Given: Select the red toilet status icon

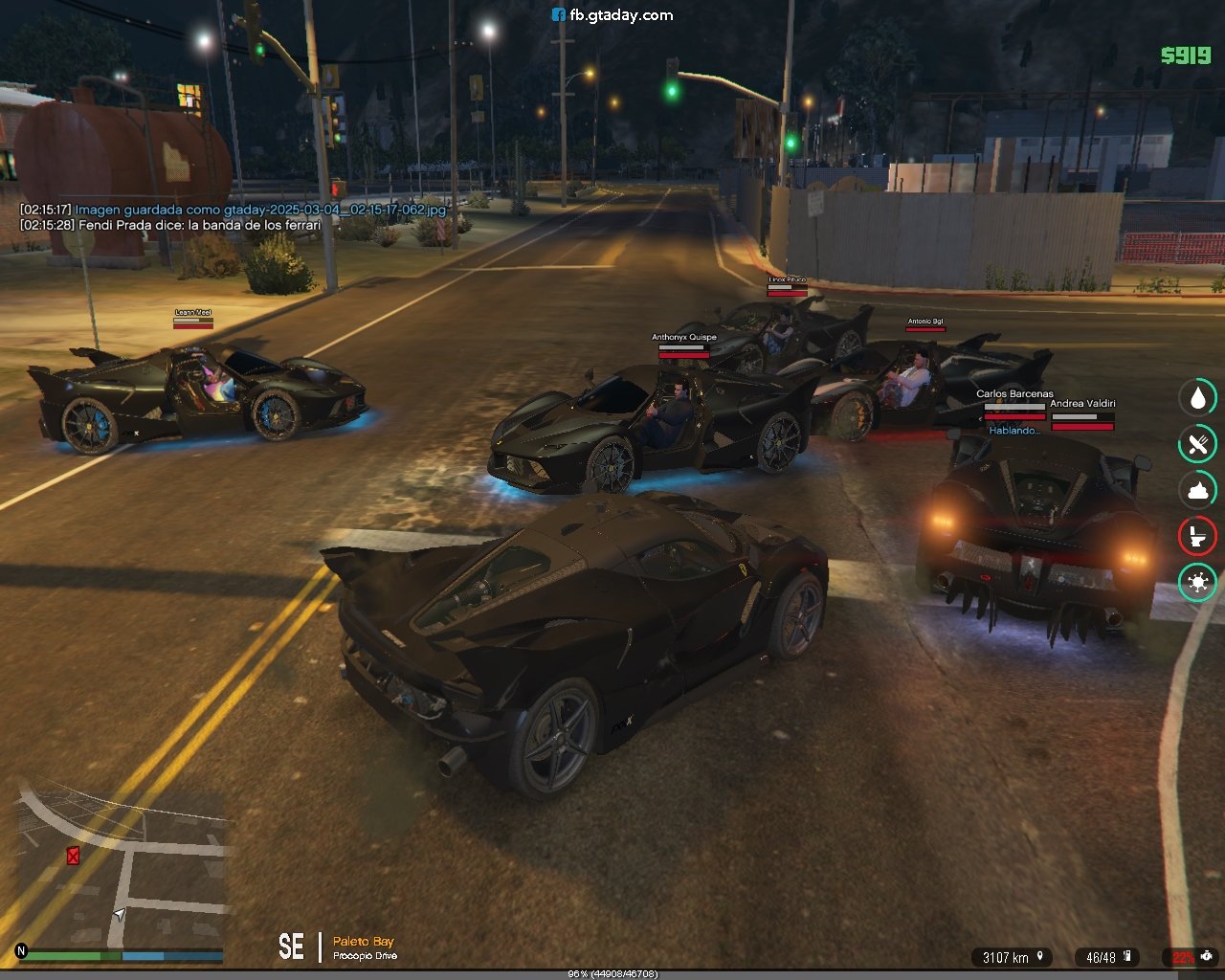Looking at the screenshot, I should pyautogui.click(x=1197, y=536).
